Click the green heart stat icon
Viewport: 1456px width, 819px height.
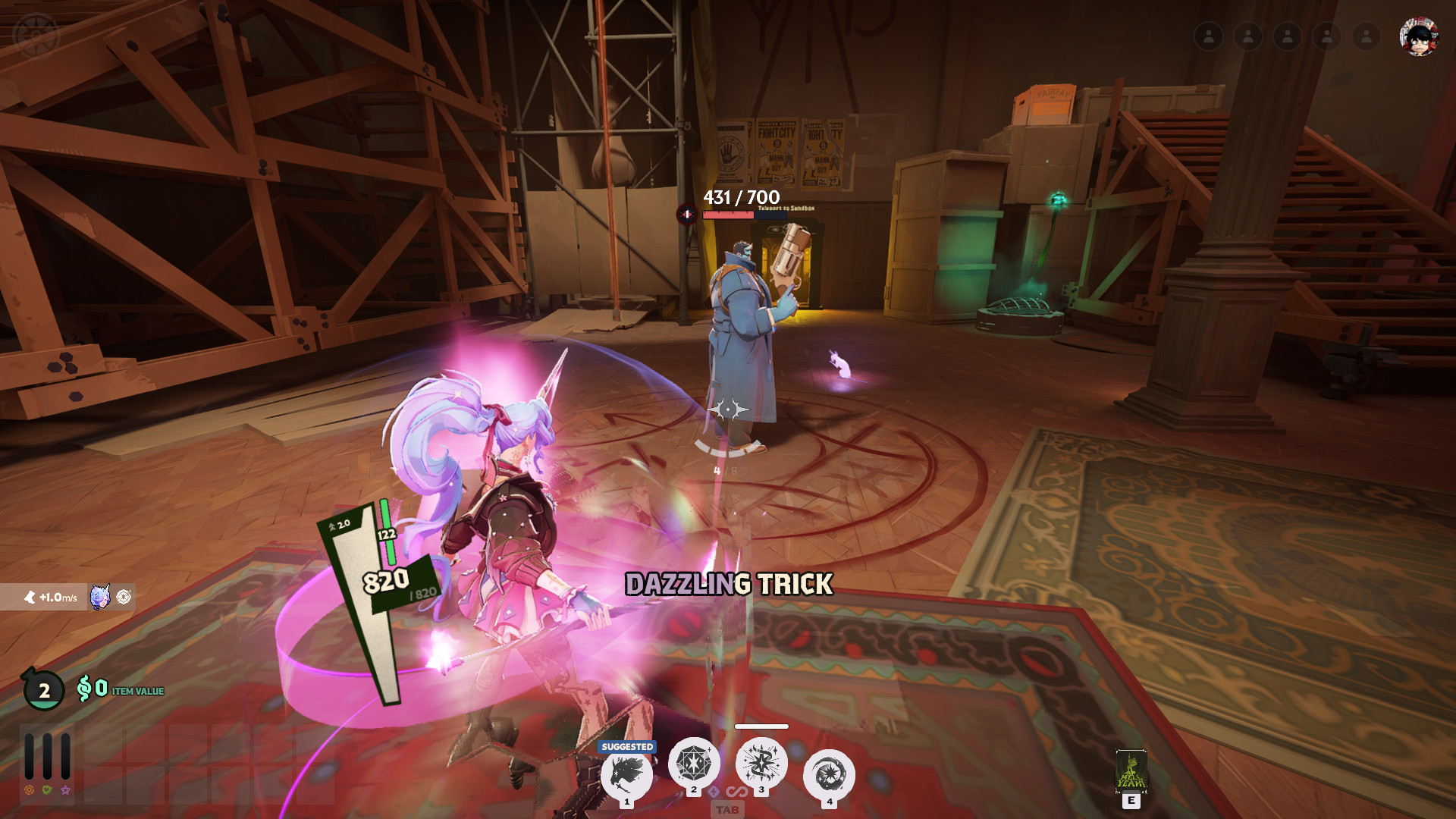pos(47,790)
